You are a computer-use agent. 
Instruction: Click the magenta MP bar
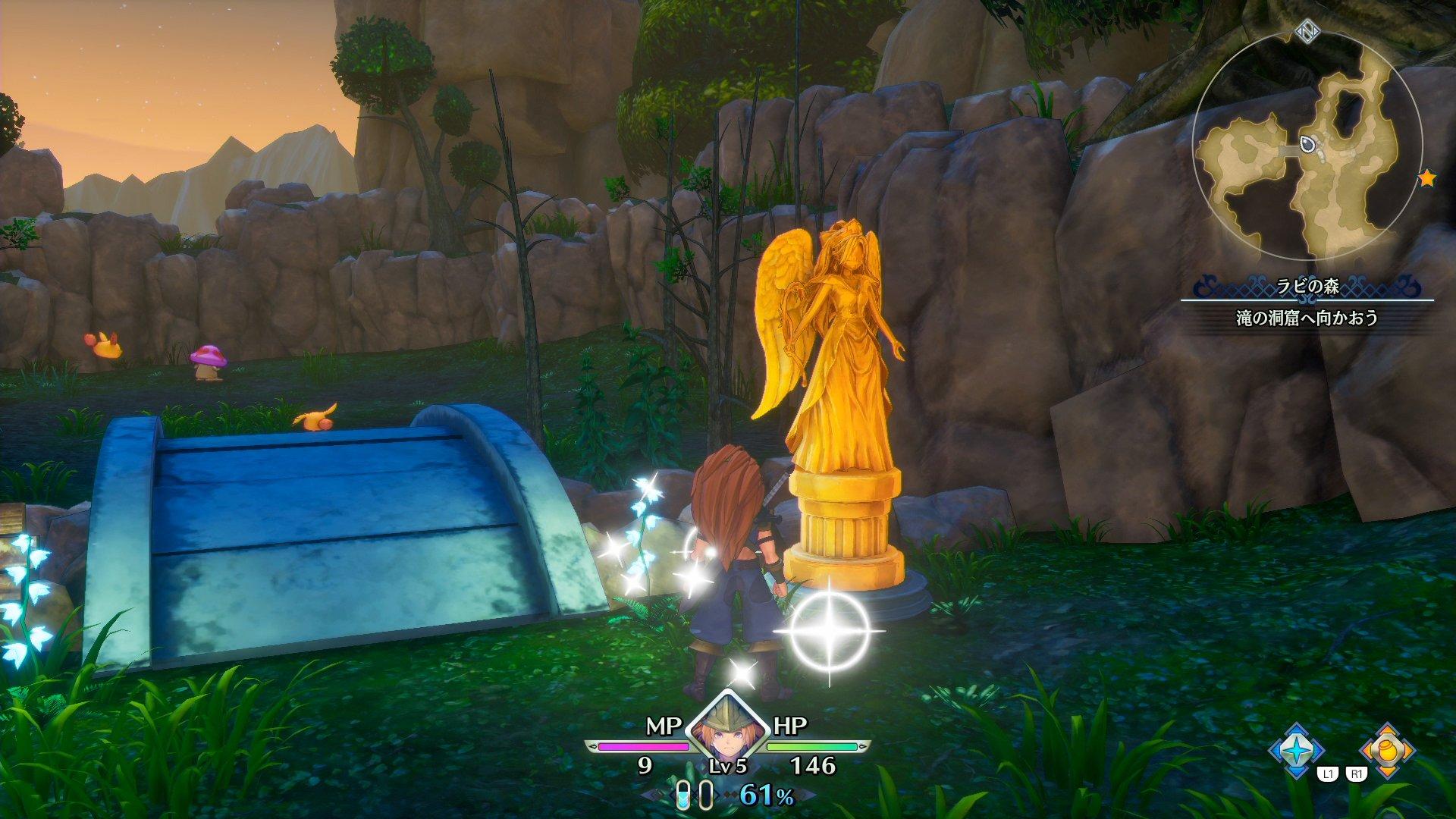pyautogui.click(x=643, y=745)
